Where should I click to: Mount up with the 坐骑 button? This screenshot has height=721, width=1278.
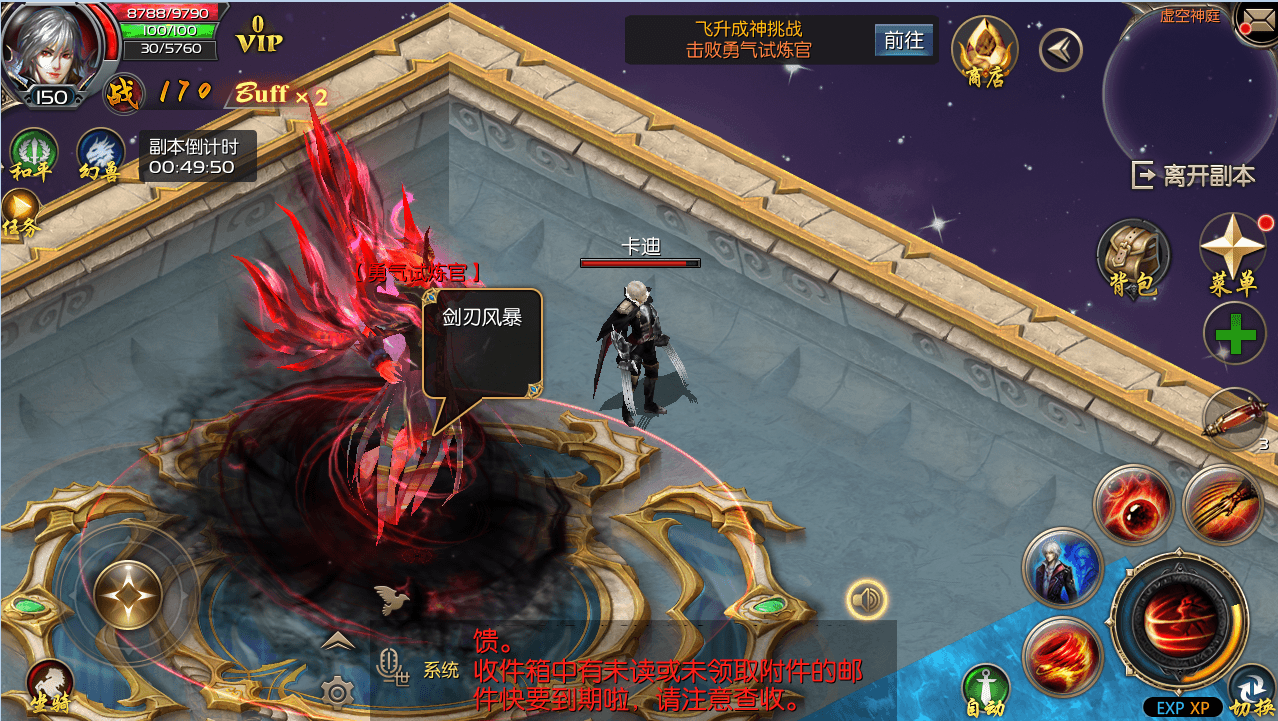pos(50,687)
